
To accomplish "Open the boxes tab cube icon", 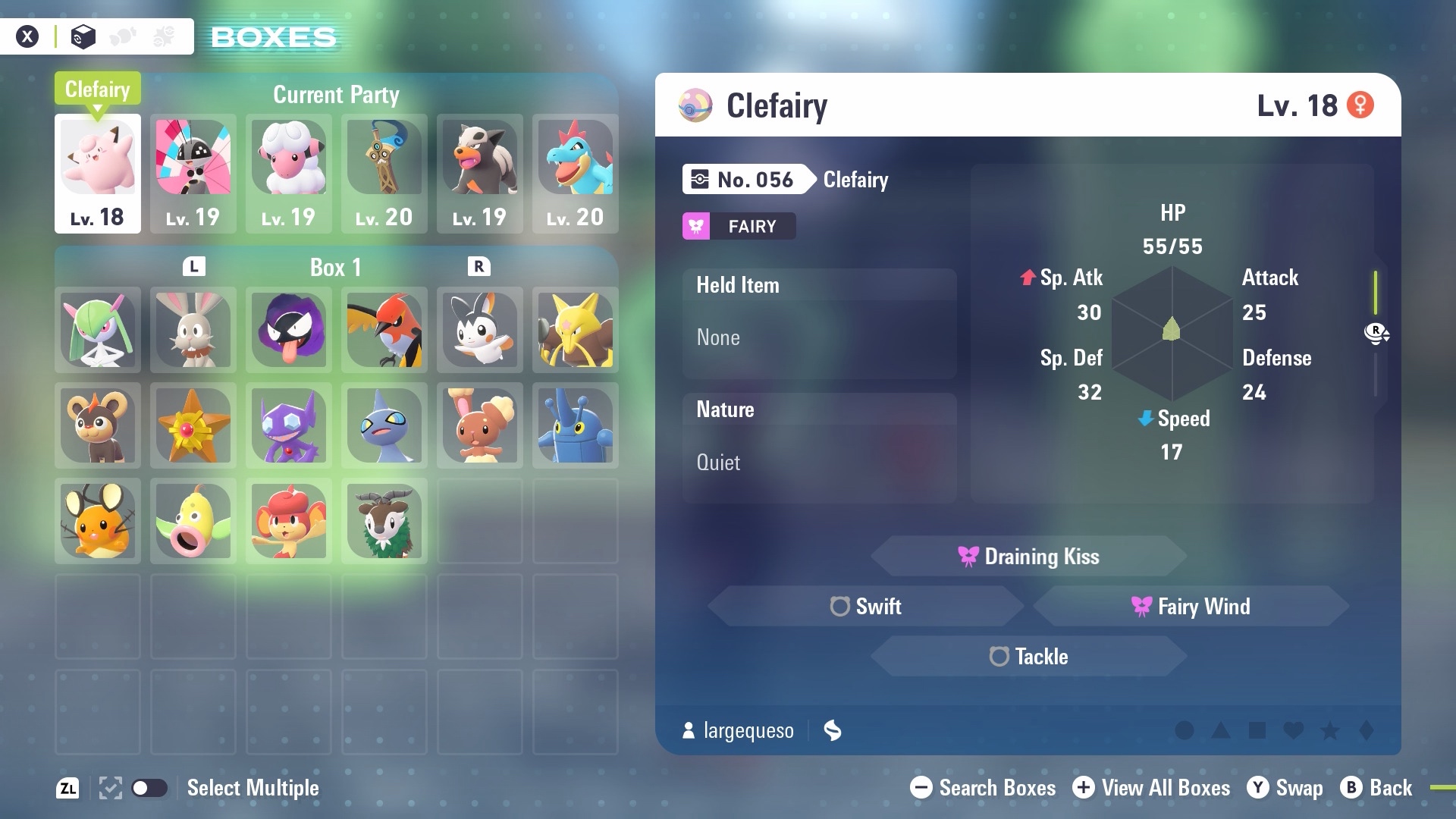I will (83, 36).
